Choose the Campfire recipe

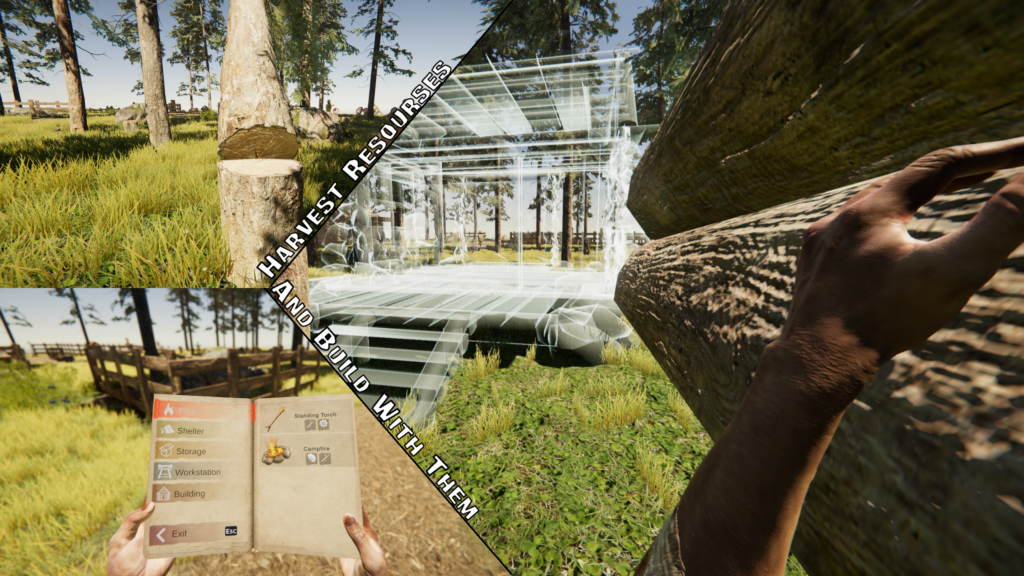[302, 453]
